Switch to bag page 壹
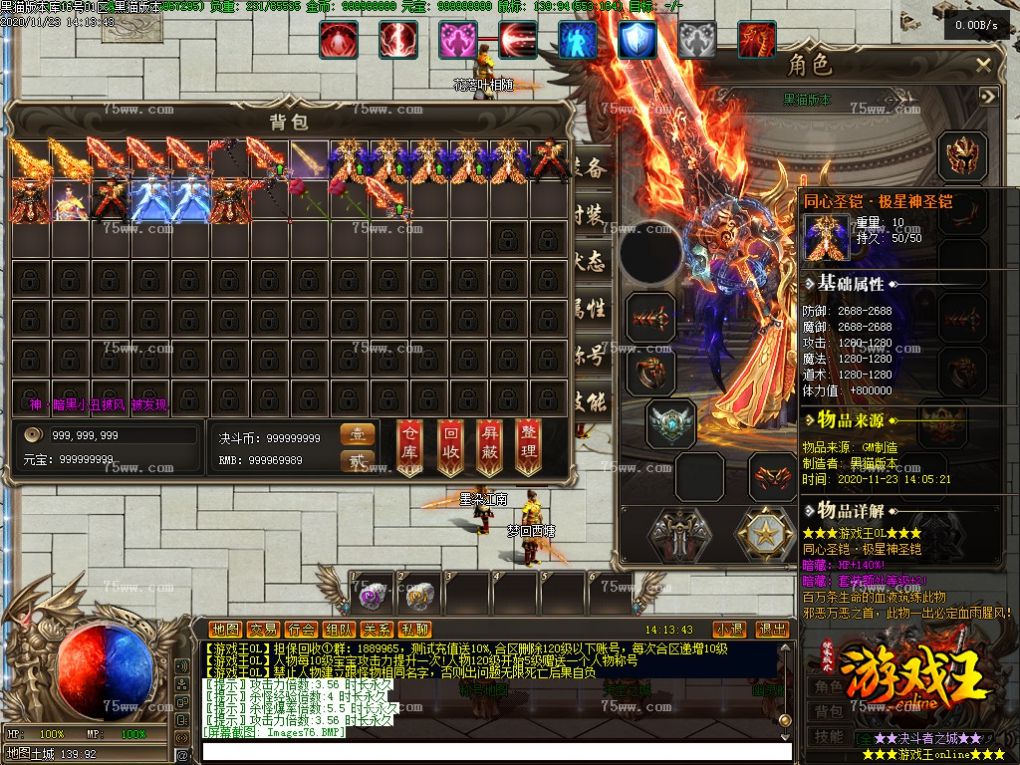 coord(357,435)
